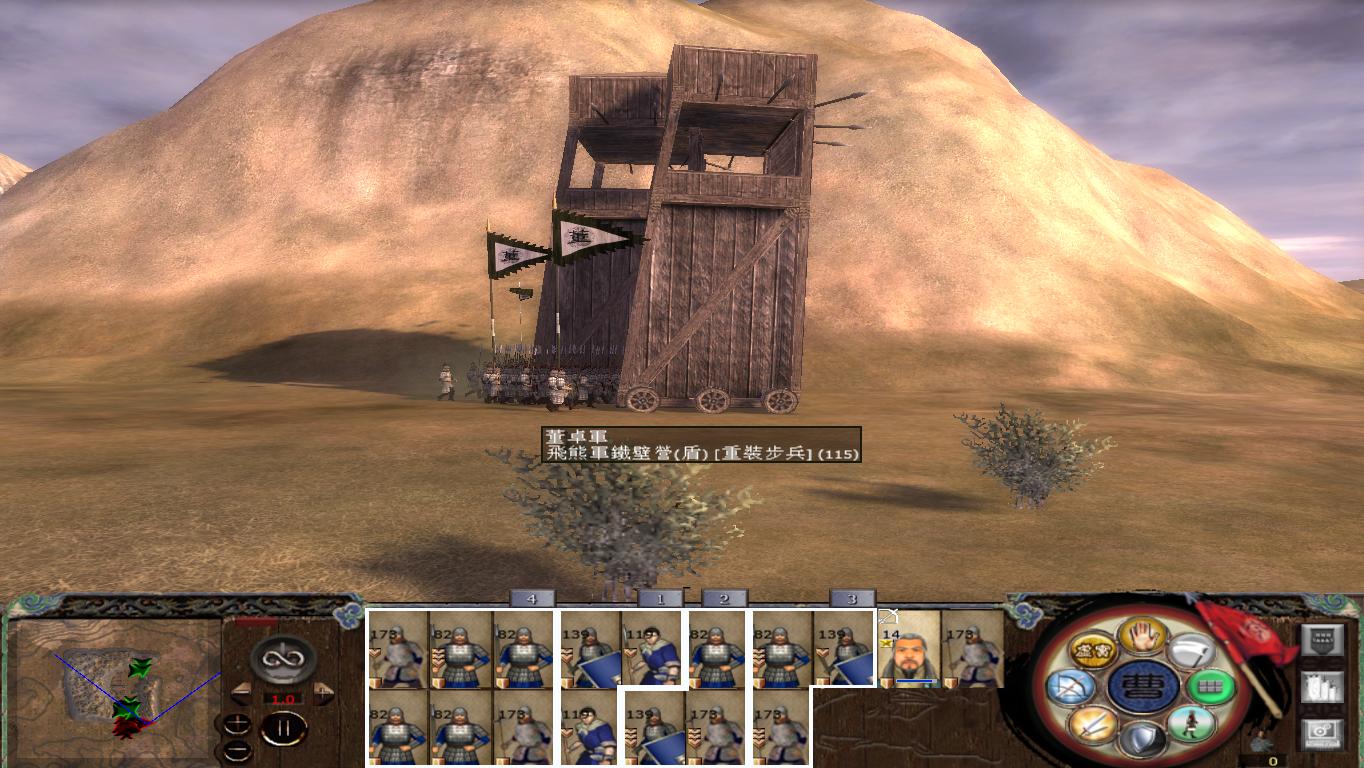Click the running soldier command icon
This screenshot has height=768, width=1364.
1189,724
